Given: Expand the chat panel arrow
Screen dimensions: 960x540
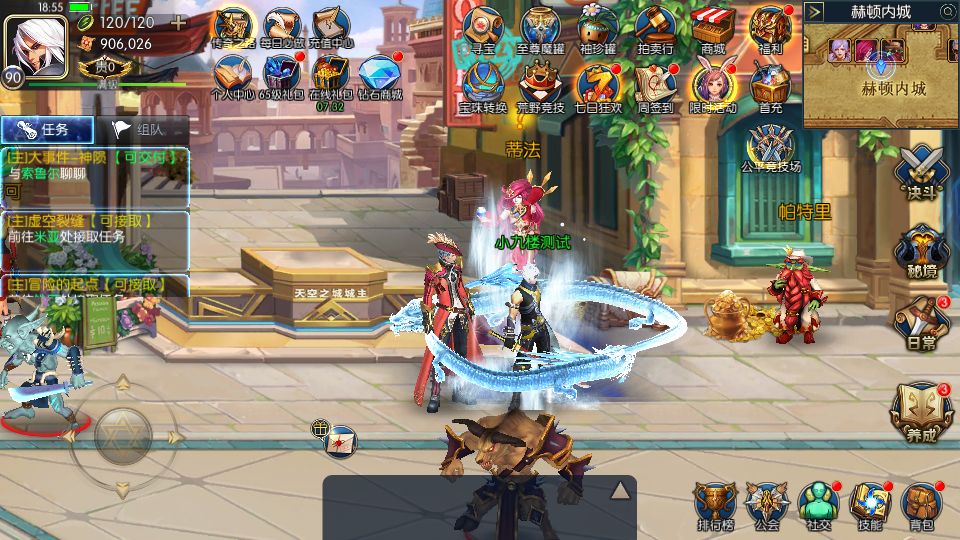Looking at the screenshot, I should [x=620, y=489].
